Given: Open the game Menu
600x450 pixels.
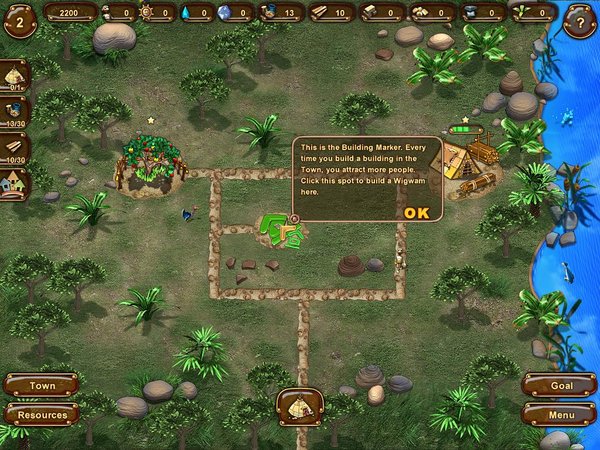Looking at the screenshot, I should (559, 414).
